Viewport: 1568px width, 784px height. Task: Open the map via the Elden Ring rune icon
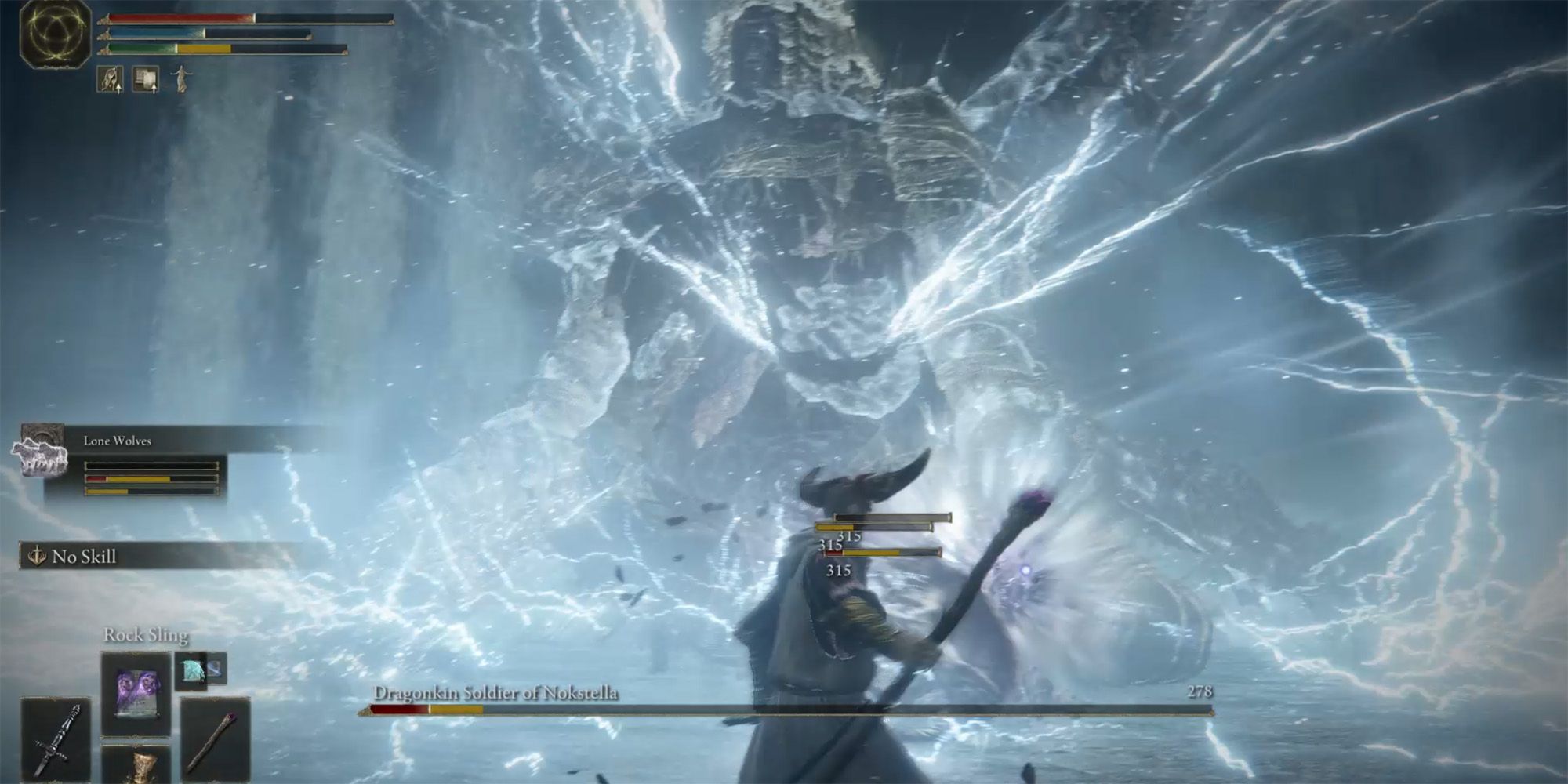coord(55,33)
